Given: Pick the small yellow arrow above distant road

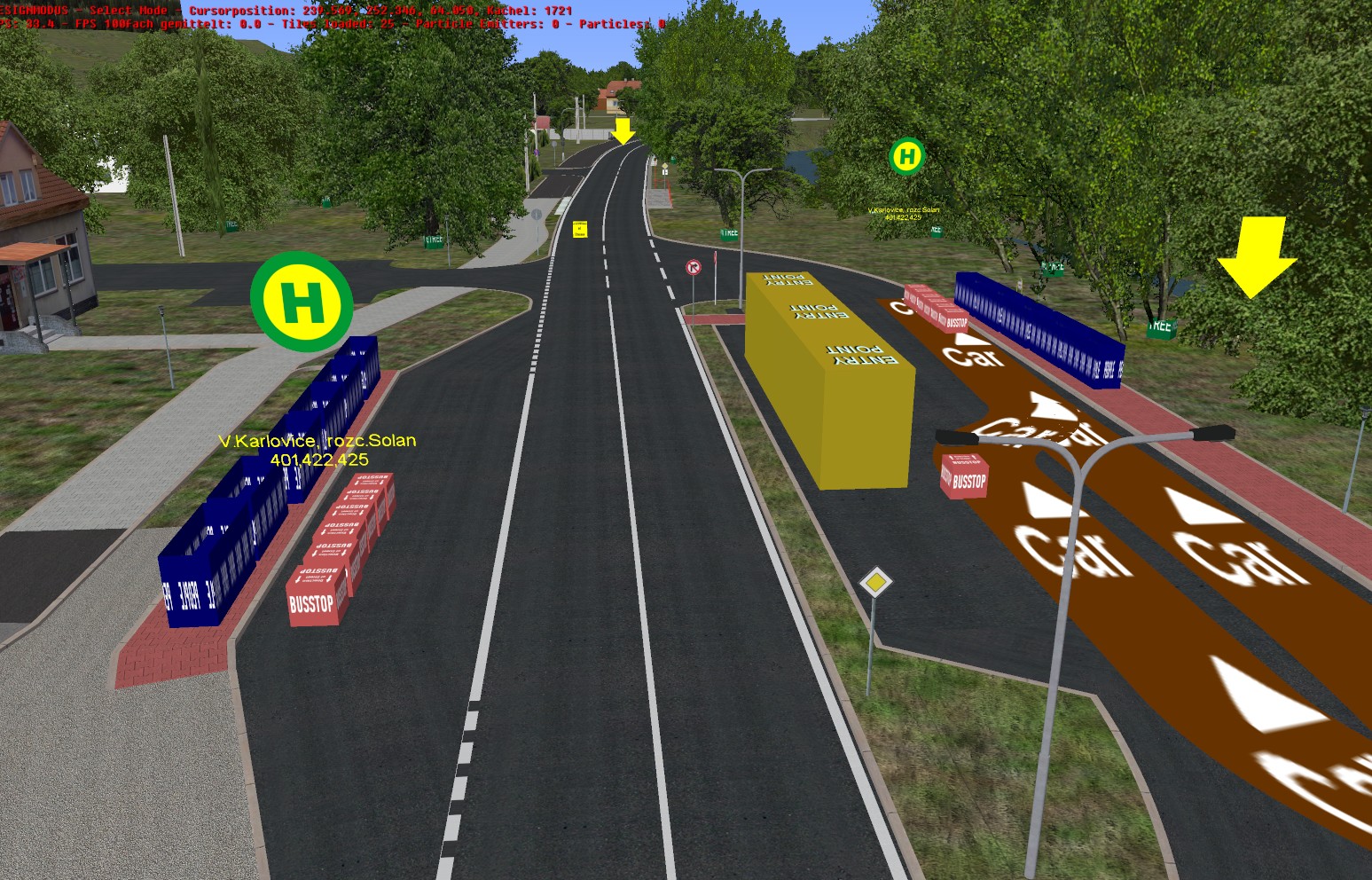Looking at the screenshot, I should (x=623, y=131).
